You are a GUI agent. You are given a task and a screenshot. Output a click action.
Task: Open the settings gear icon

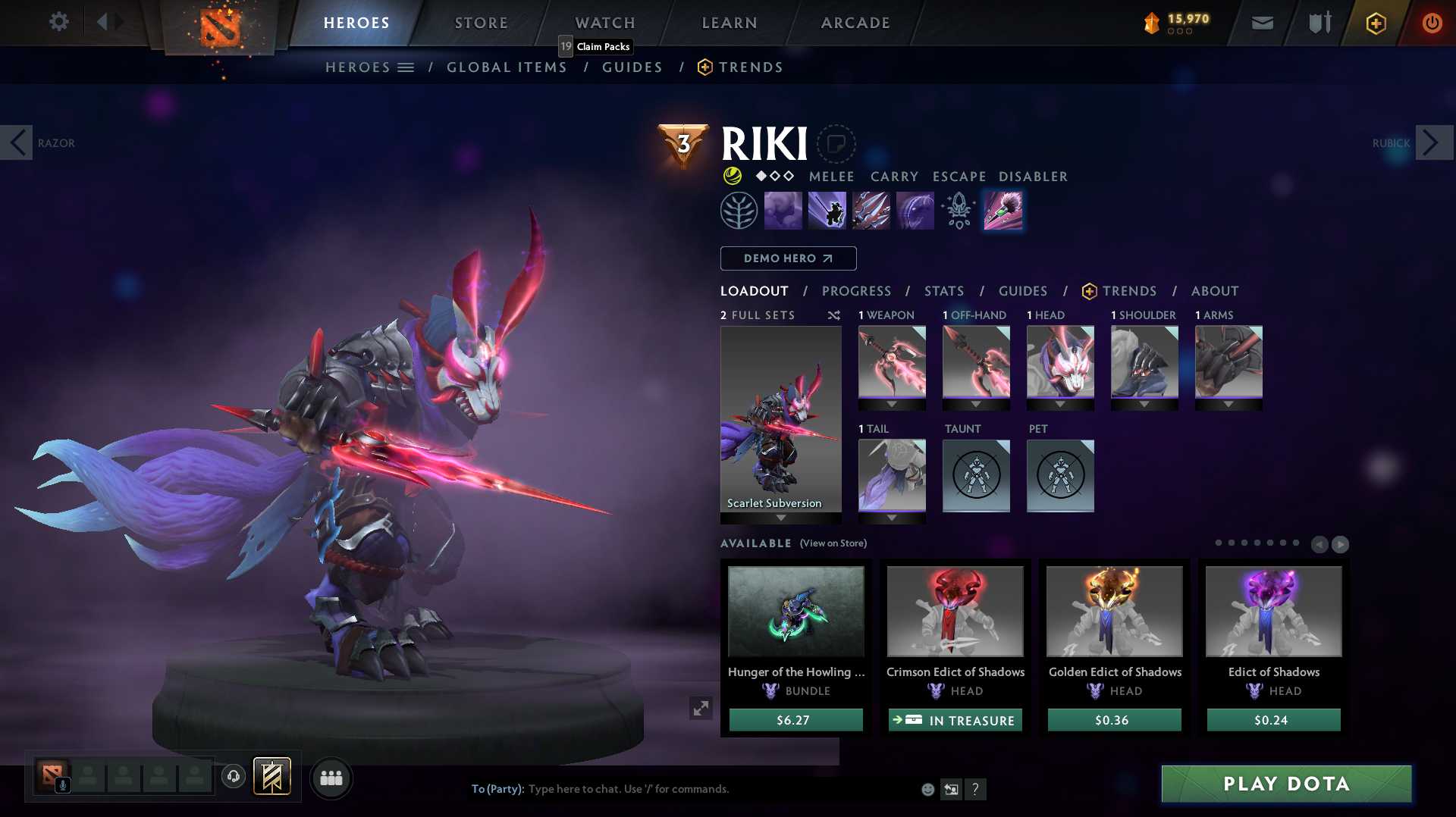59,22
